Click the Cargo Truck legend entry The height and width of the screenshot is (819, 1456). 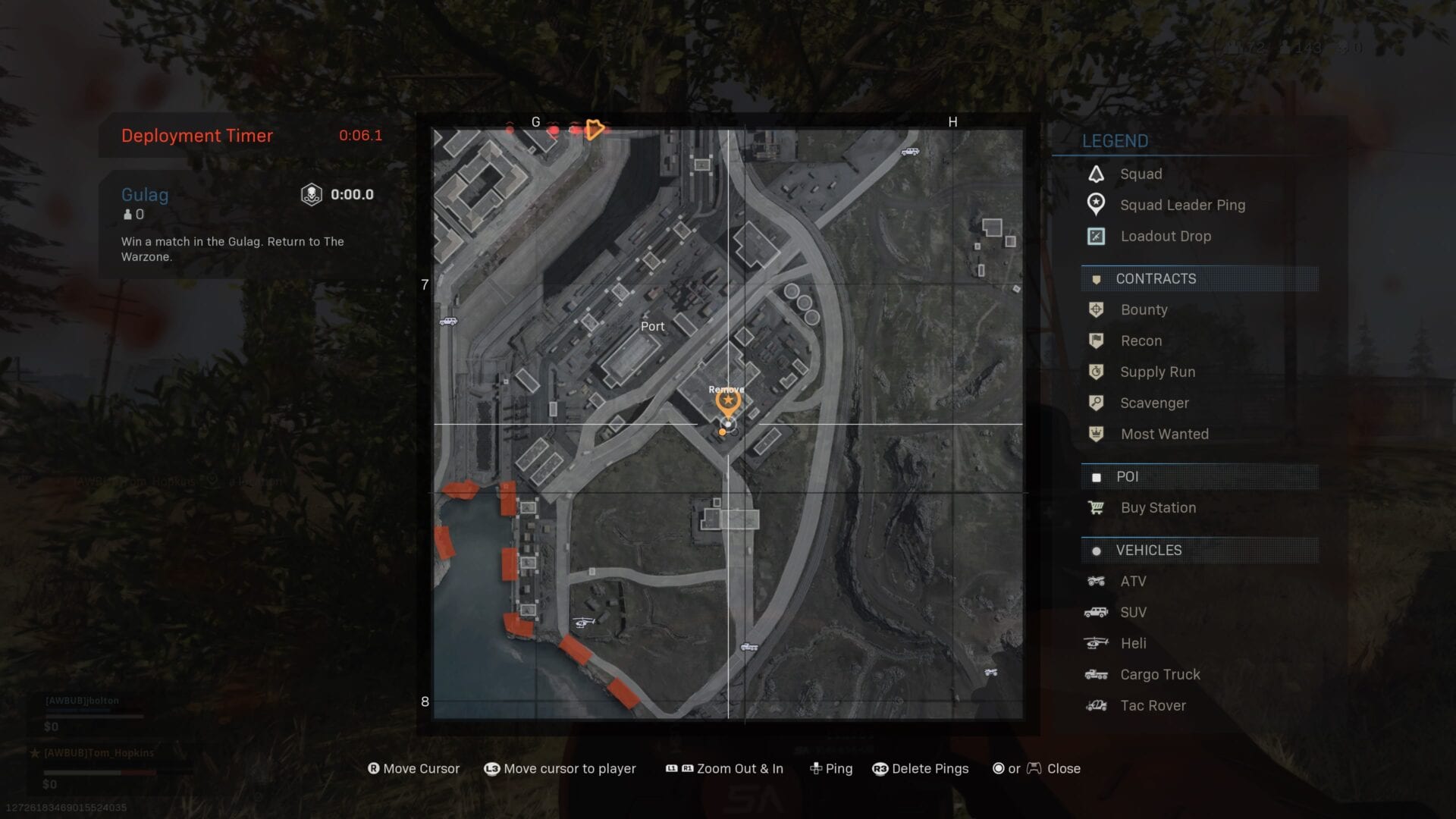(1160, 674)
